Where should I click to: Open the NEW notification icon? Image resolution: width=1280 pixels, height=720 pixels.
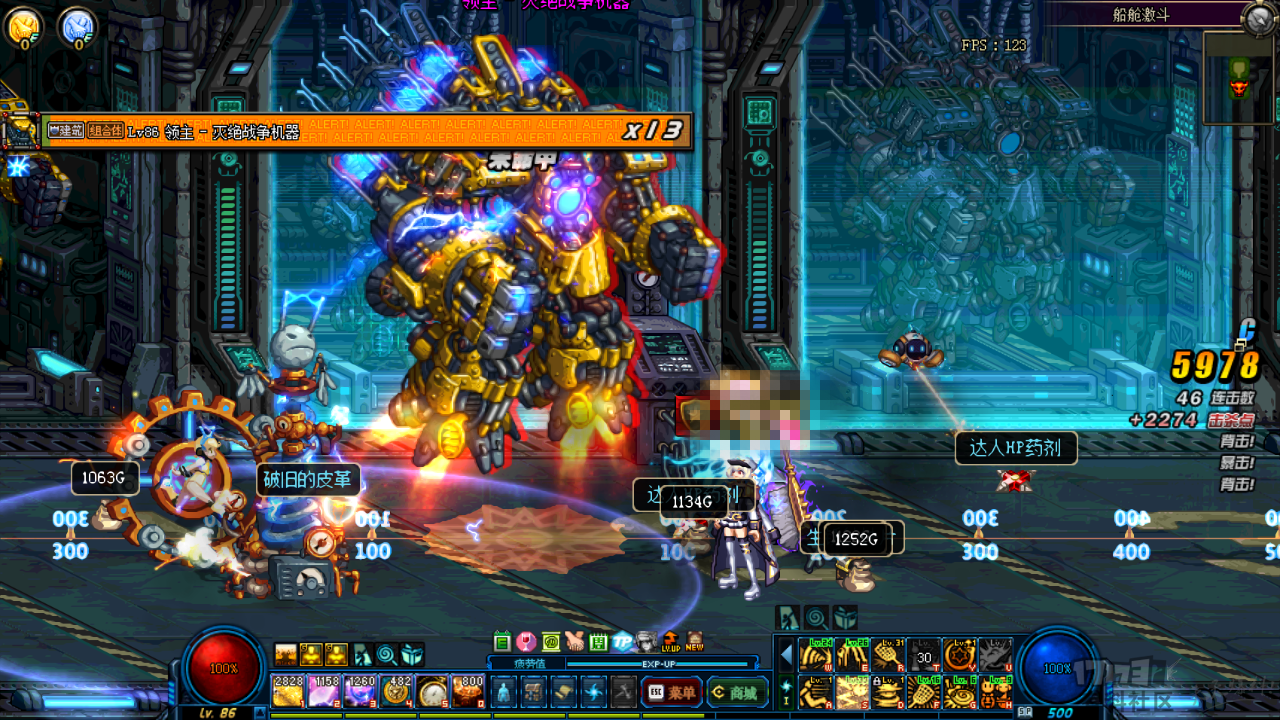click(x=694, y=641)
